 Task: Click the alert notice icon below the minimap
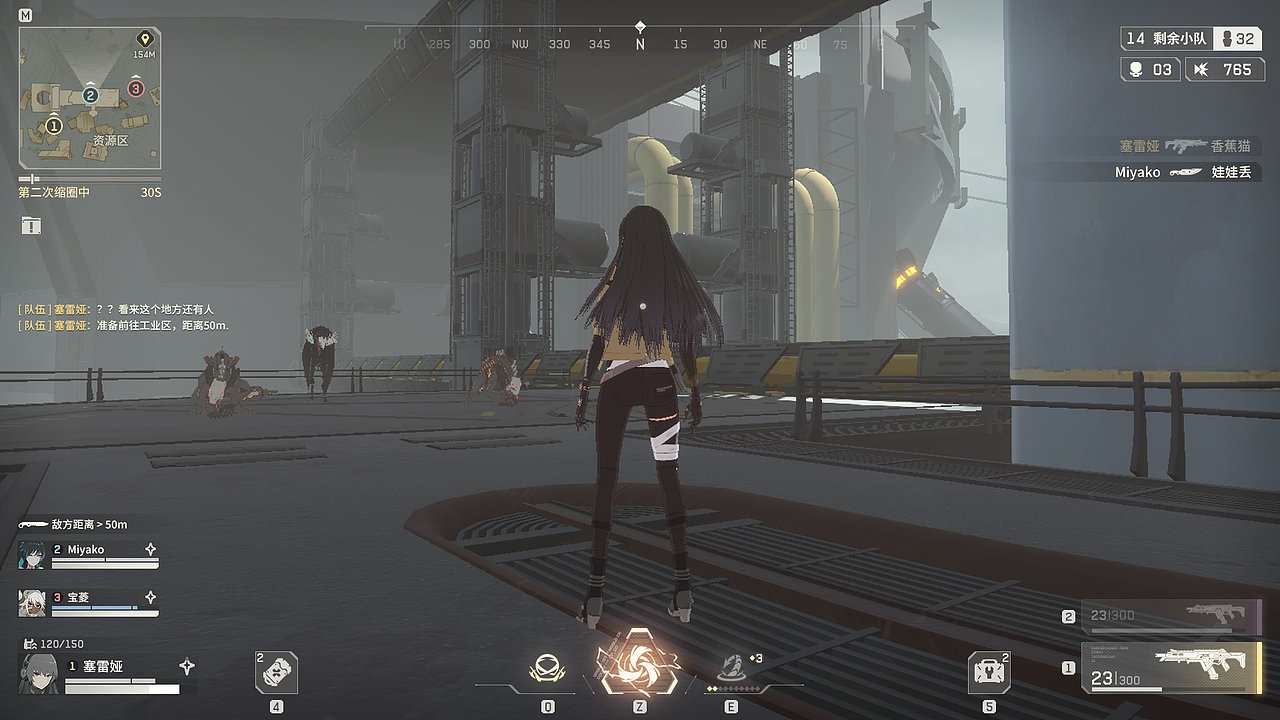tap(31, 226)
